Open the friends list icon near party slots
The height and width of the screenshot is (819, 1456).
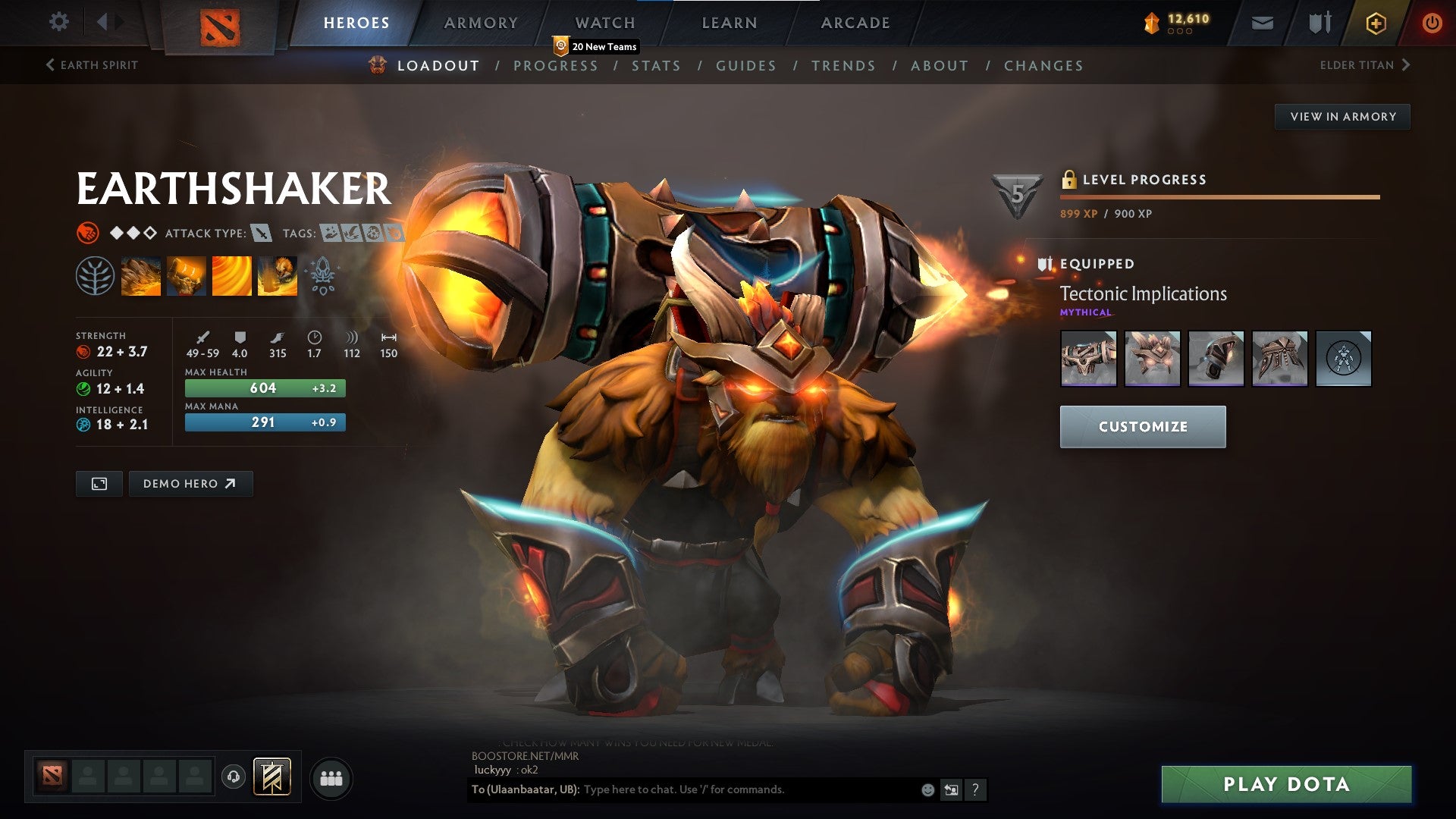(330, 777)
